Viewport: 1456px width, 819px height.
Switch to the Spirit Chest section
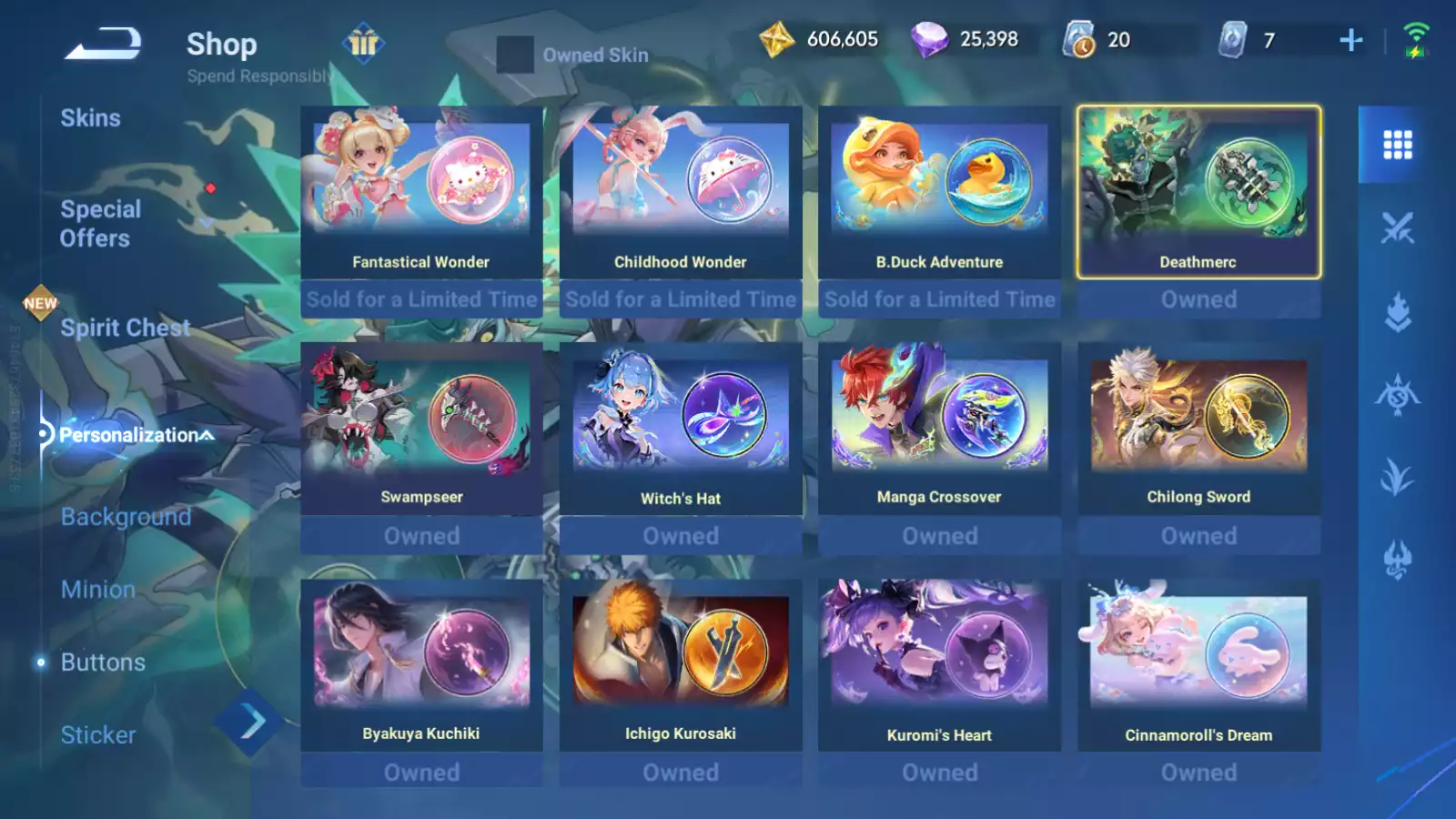click(x=125, y=328)
